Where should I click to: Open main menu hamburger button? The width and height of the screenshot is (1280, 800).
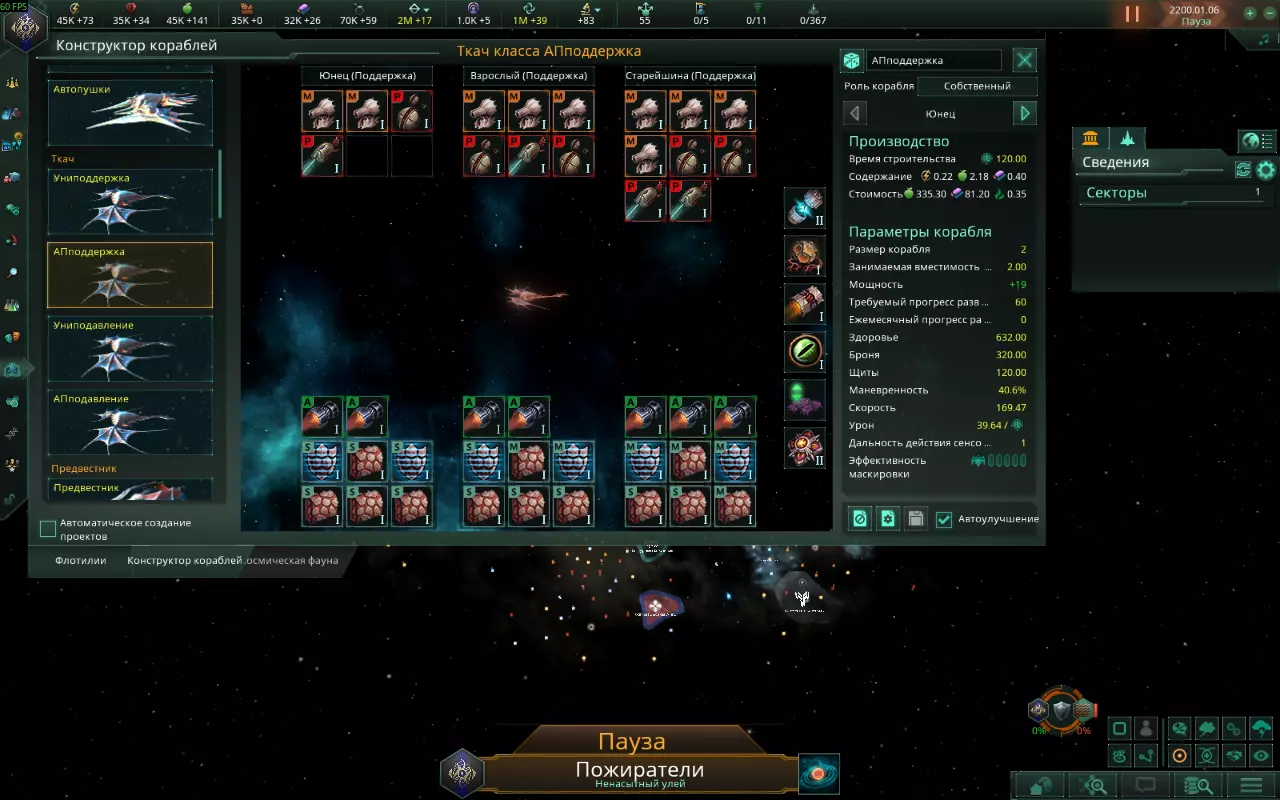(x=1251, y=785)
